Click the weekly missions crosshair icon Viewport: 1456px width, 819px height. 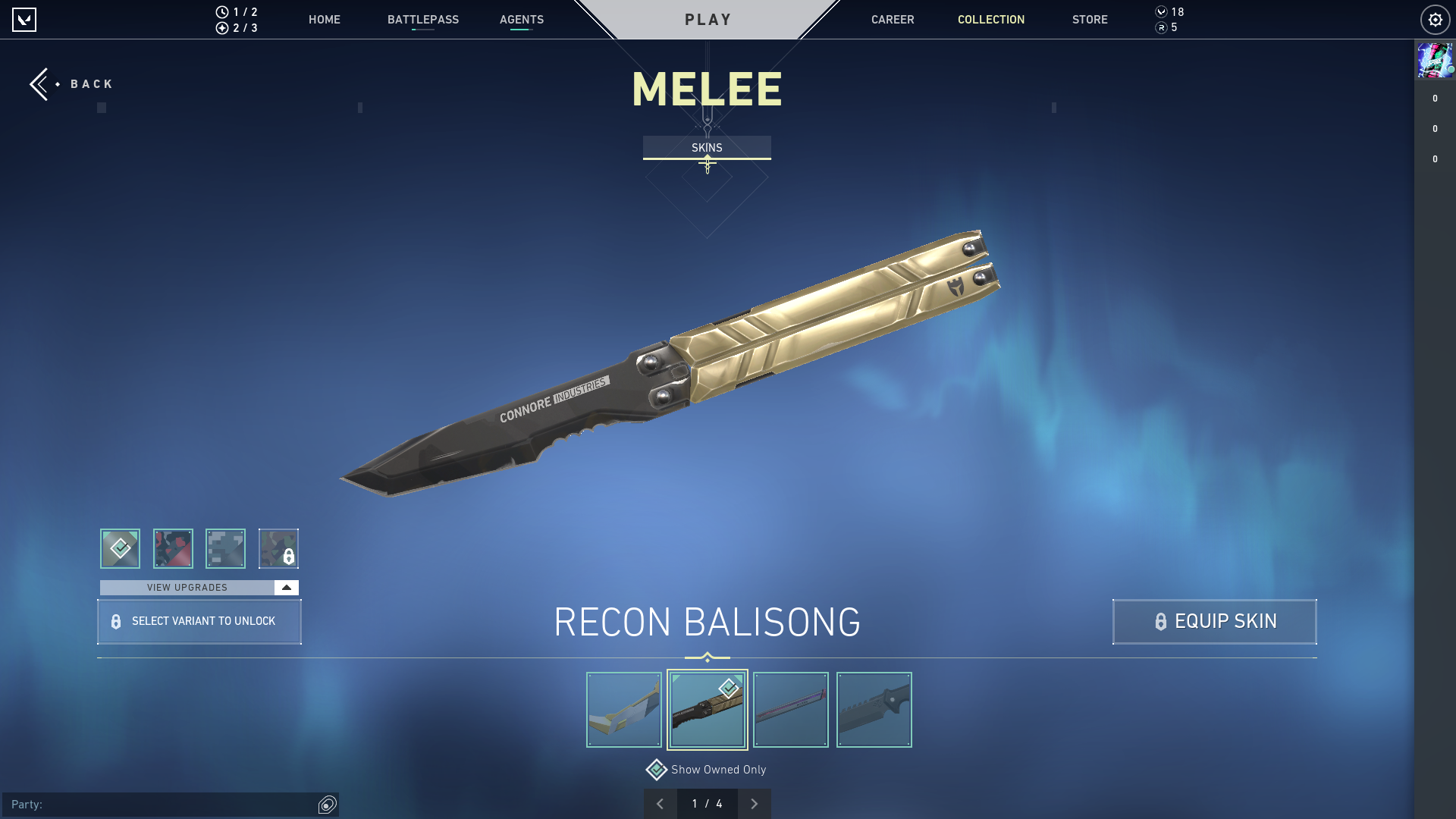tap(221, 30)
